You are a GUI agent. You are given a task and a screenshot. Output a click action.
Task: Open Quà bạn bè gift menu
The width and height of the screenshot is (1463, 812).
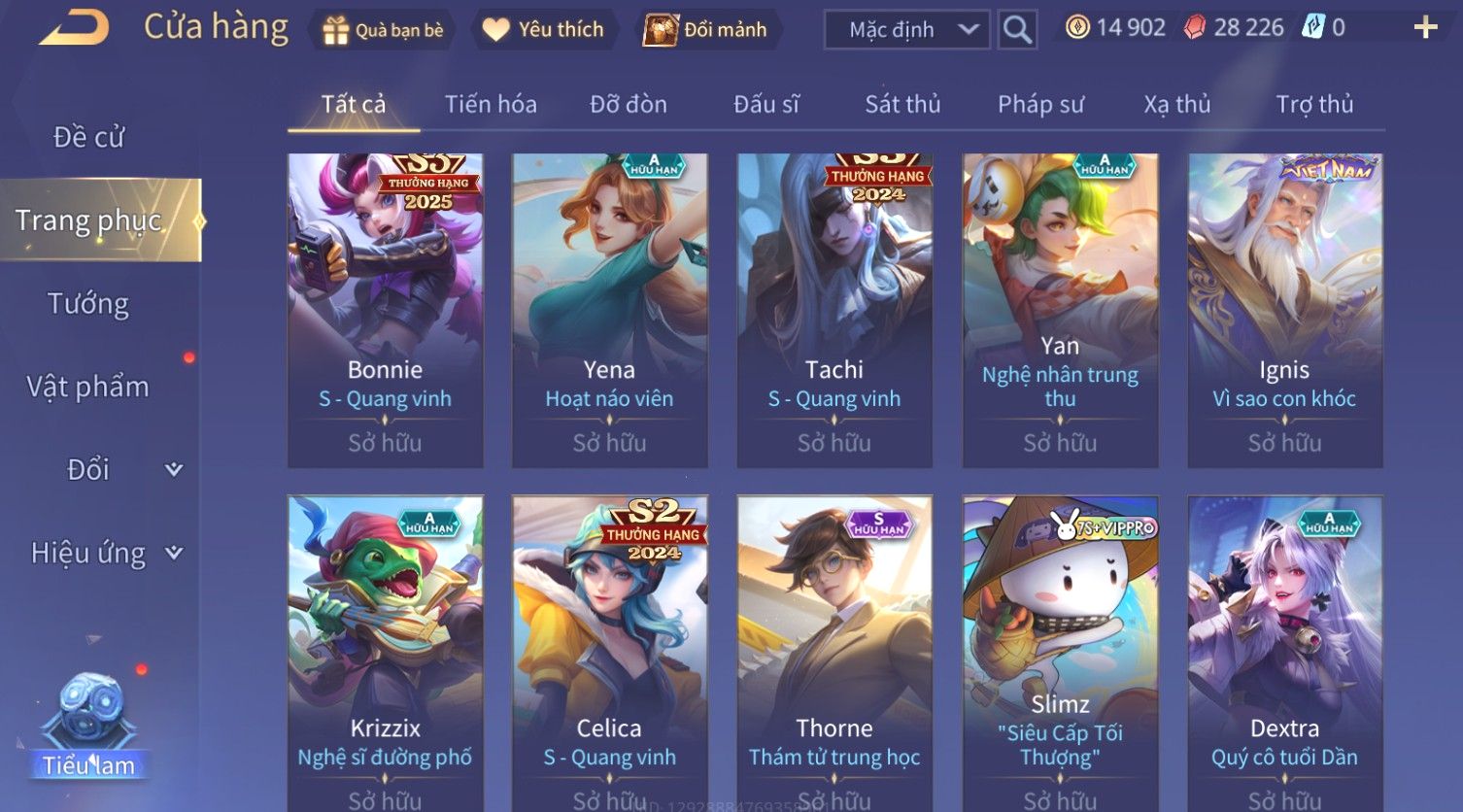point(383,30)
